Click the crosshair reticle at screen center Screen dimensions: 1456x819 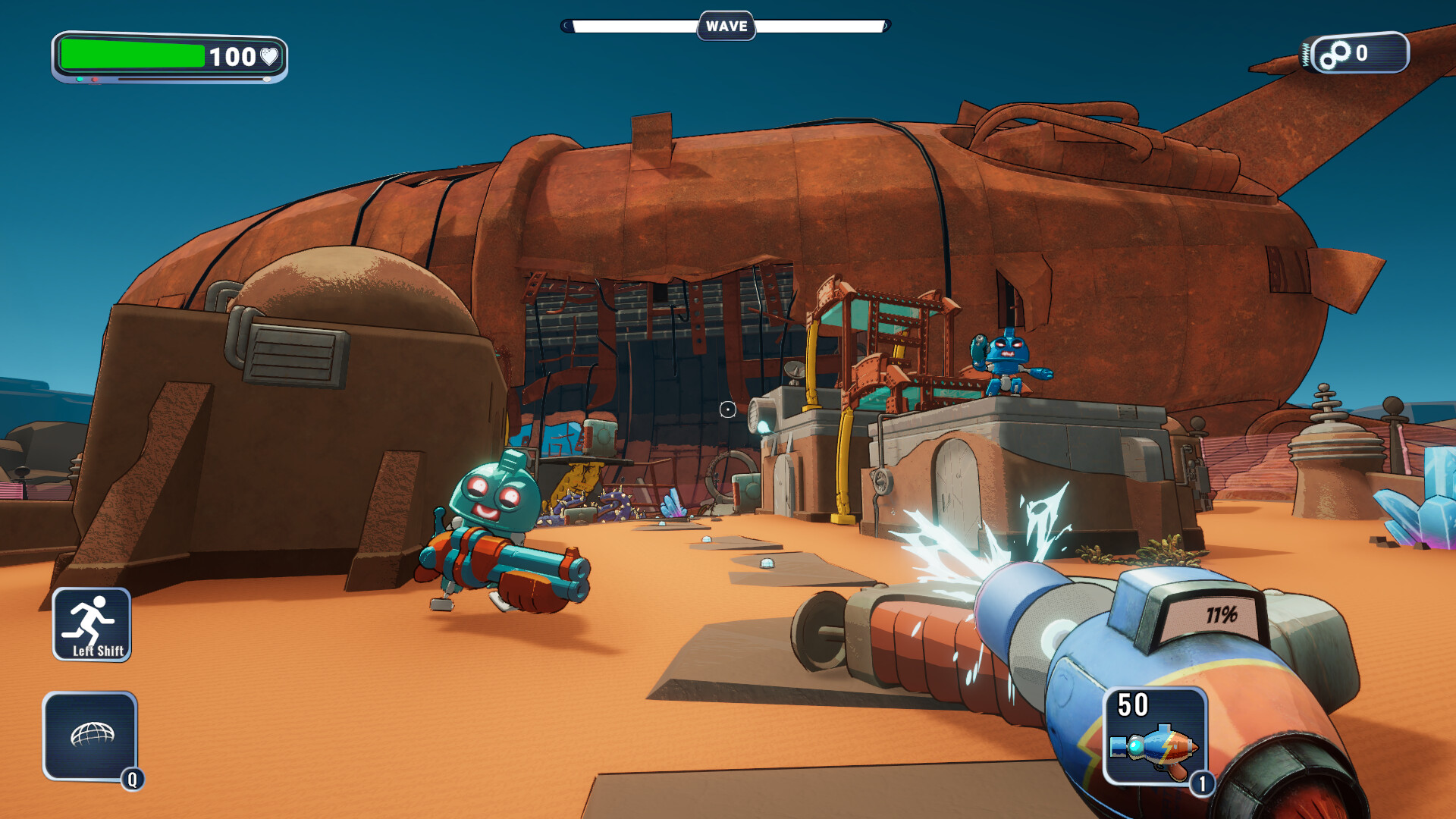coord(727,409)
